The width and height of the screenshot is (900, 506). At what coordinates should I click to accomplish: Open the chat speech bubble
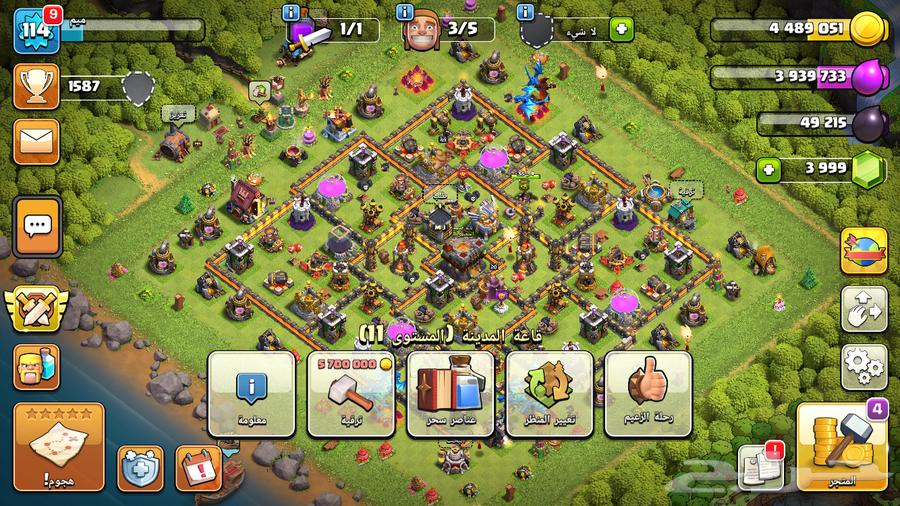pyautogui.click(x=38, y=227)
